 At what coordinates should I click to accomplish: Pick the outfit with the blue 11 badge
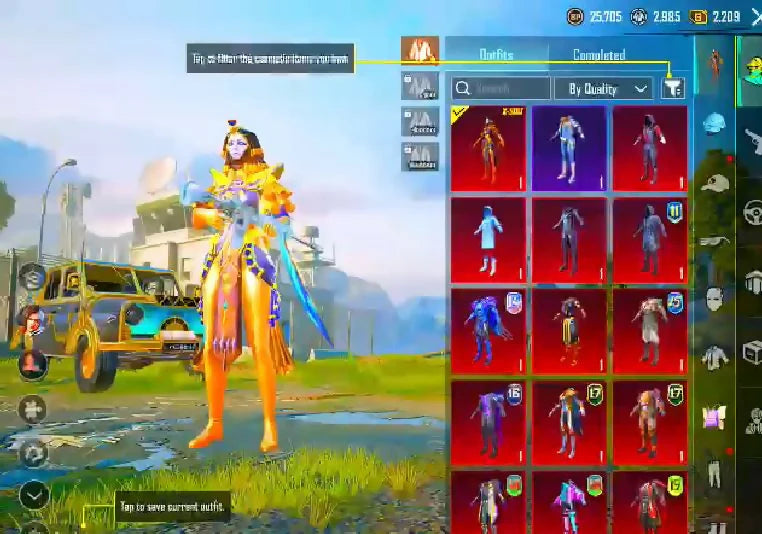pos(650,239)
